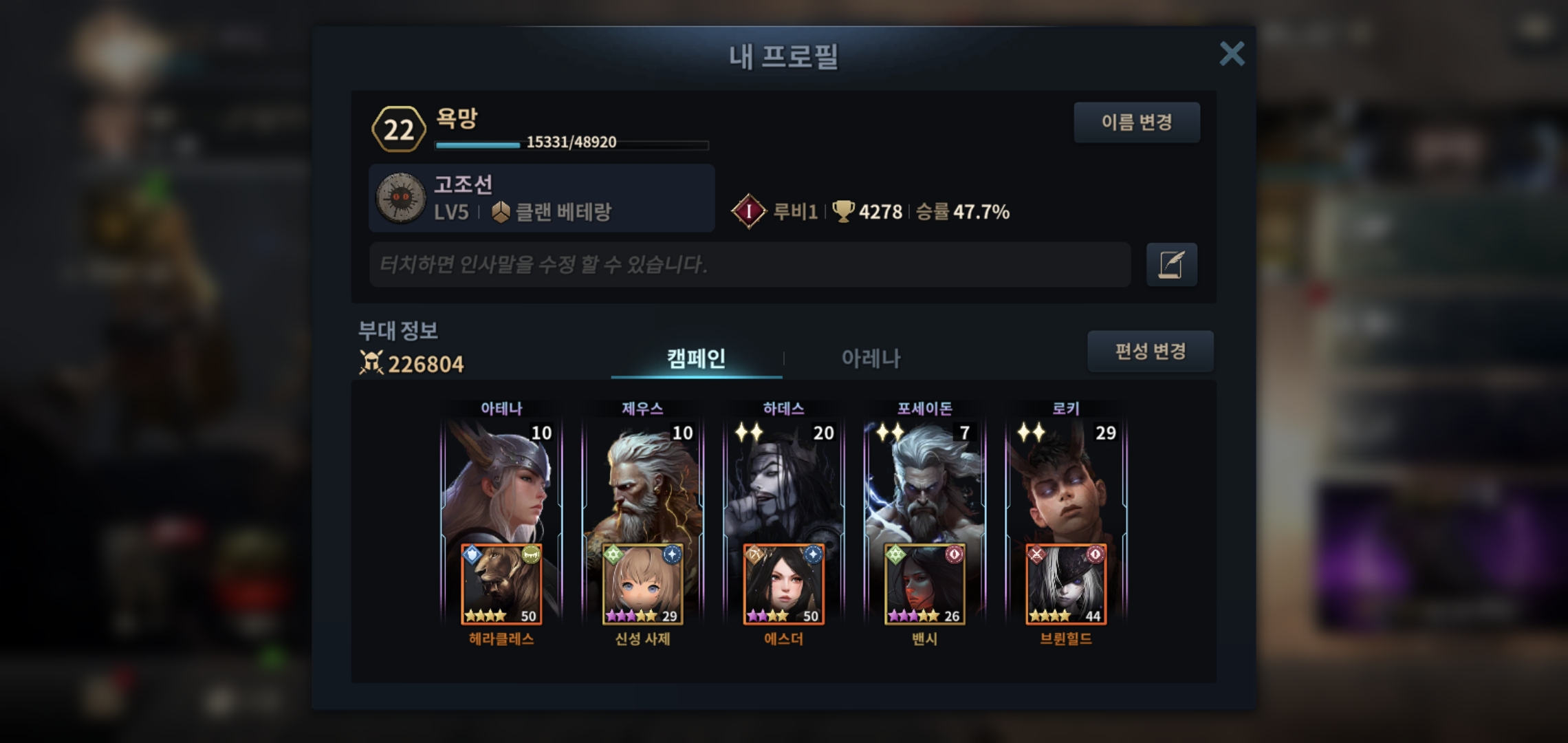The image size is (1568, 743).
Task: Open the 편성 변경 formation button
Action: (1150, 352)
